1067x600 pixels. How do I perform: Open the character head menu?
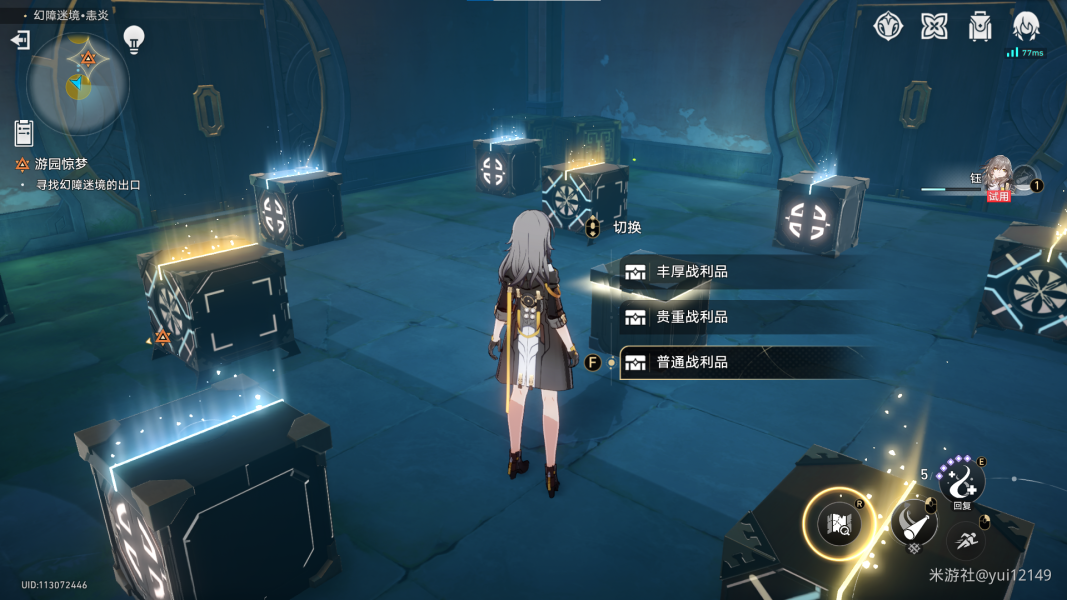pos(1026,27)
